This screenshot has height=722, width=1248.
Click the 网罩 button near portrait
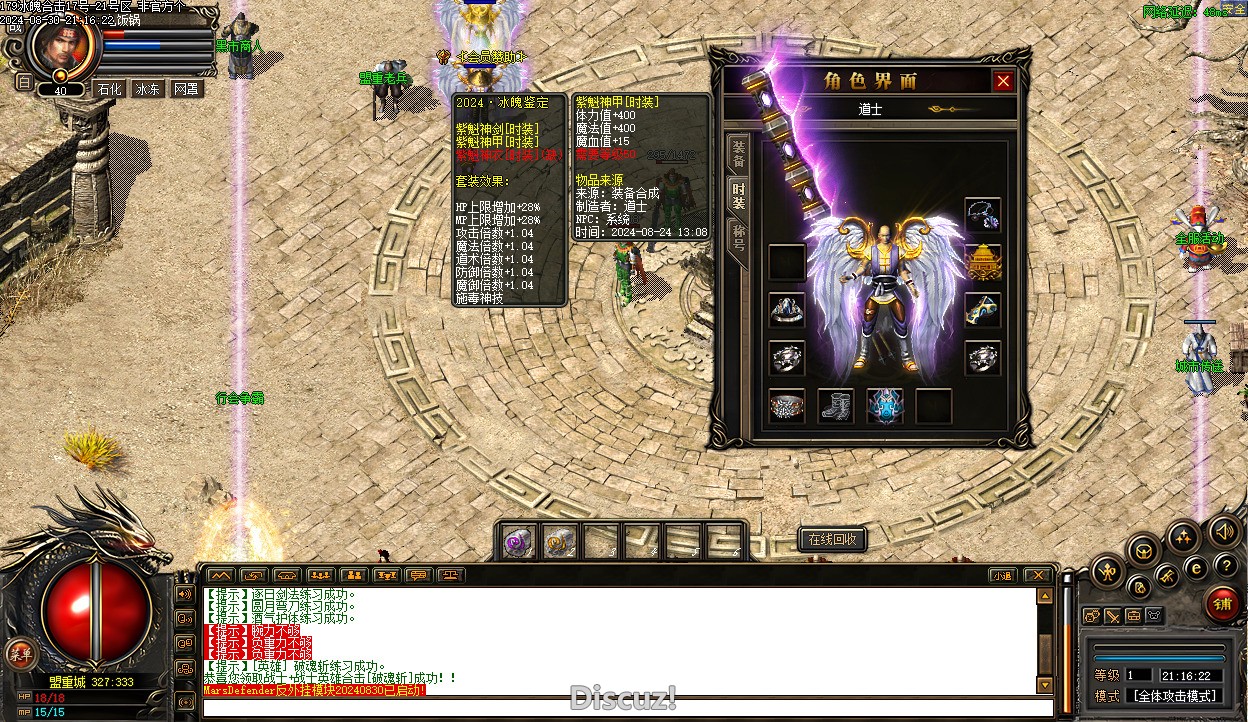pyautogui.click(x=185, y=89)
